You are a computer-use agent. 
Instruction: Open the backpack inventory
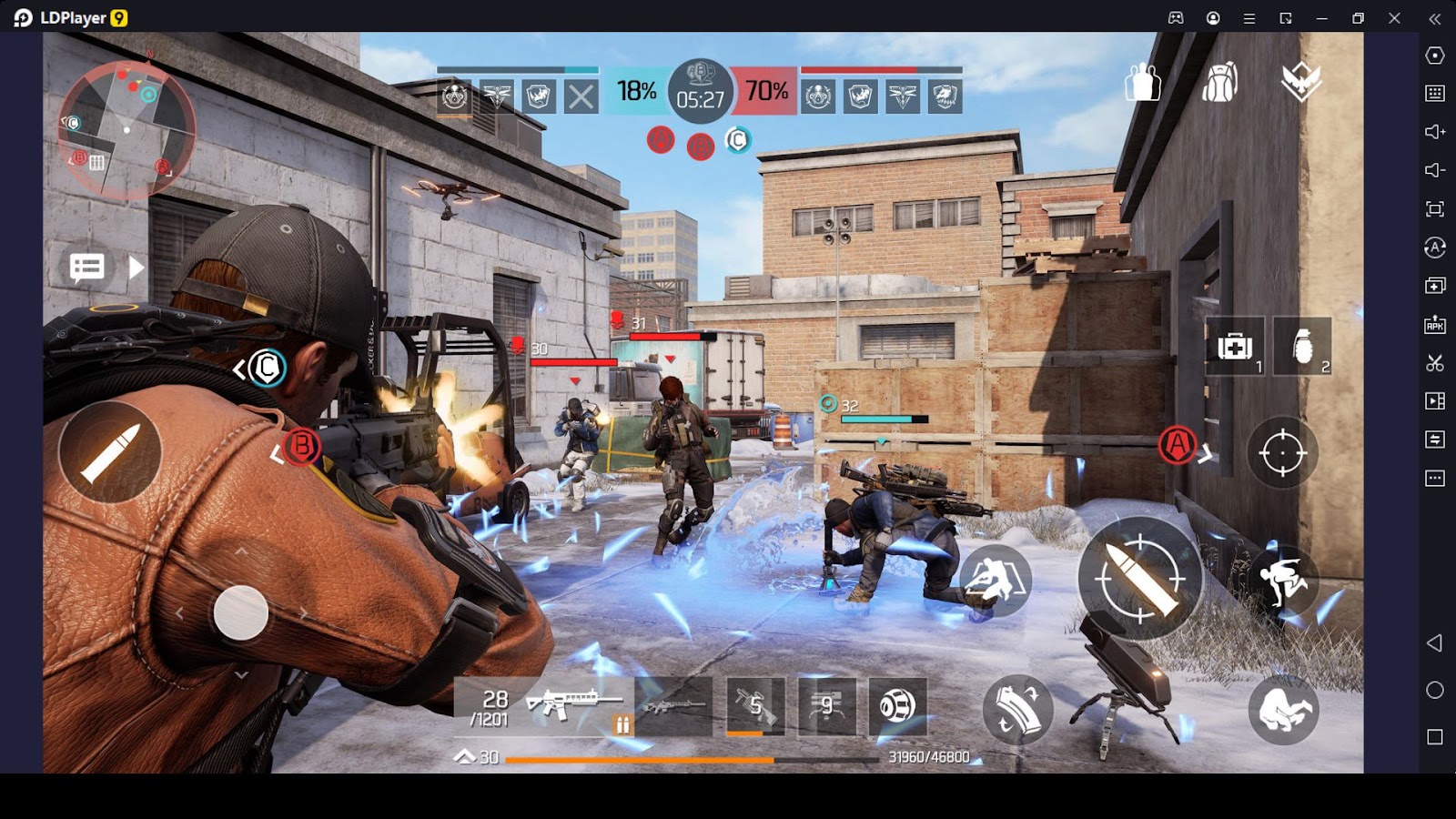click(x=1219, y=83)
